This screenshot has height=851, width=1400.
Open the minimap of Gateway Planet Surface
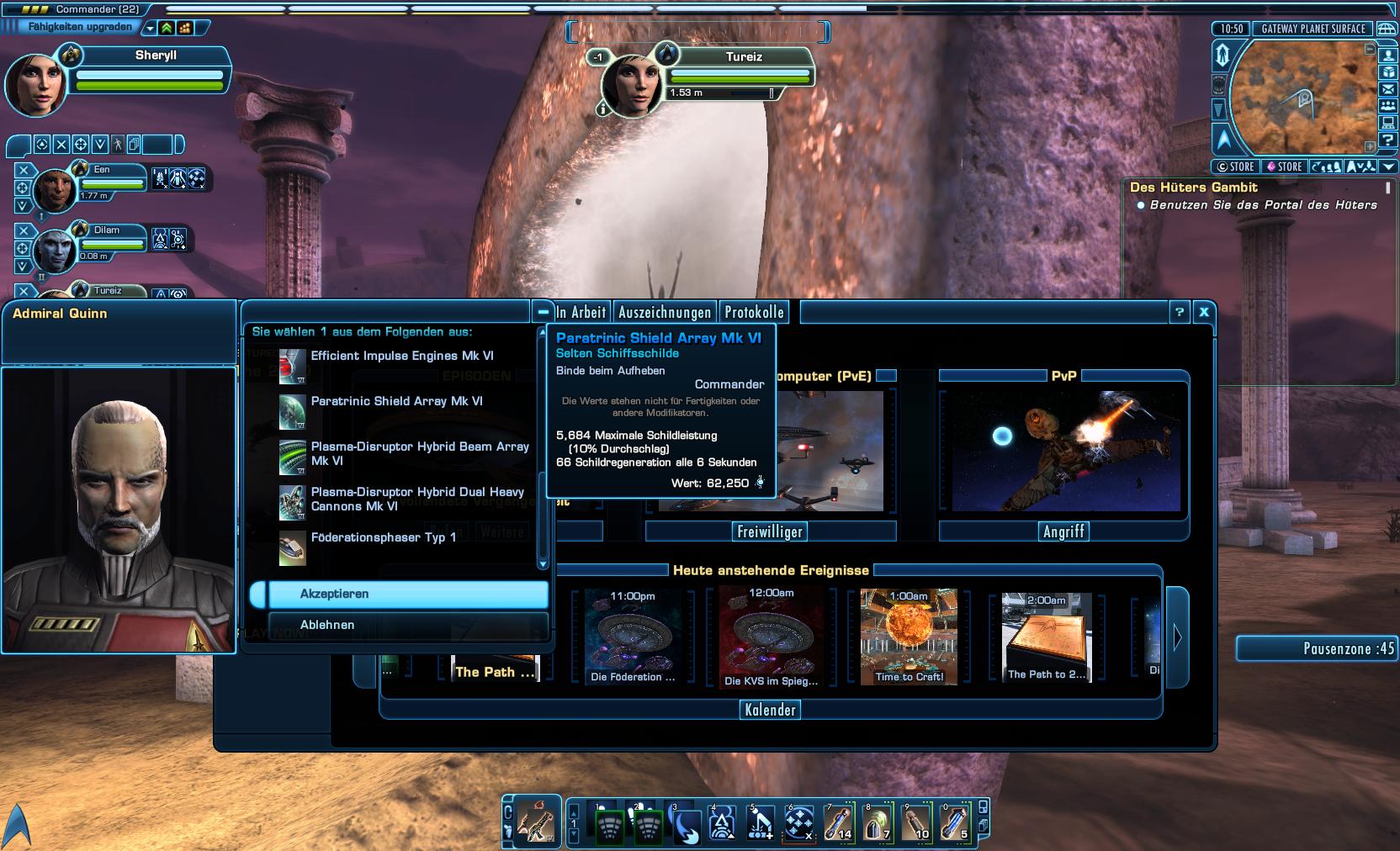[x=1302, y=98]
